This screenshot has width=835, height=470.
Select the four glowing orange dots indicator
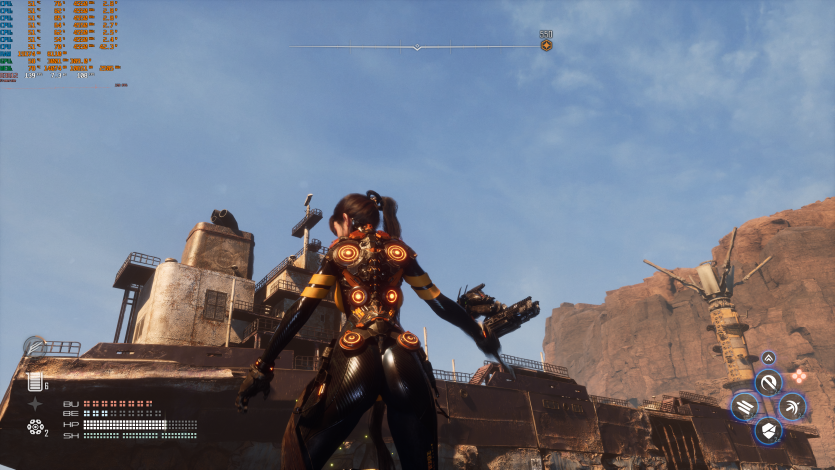pyautogui.click(x=799, y=376)
